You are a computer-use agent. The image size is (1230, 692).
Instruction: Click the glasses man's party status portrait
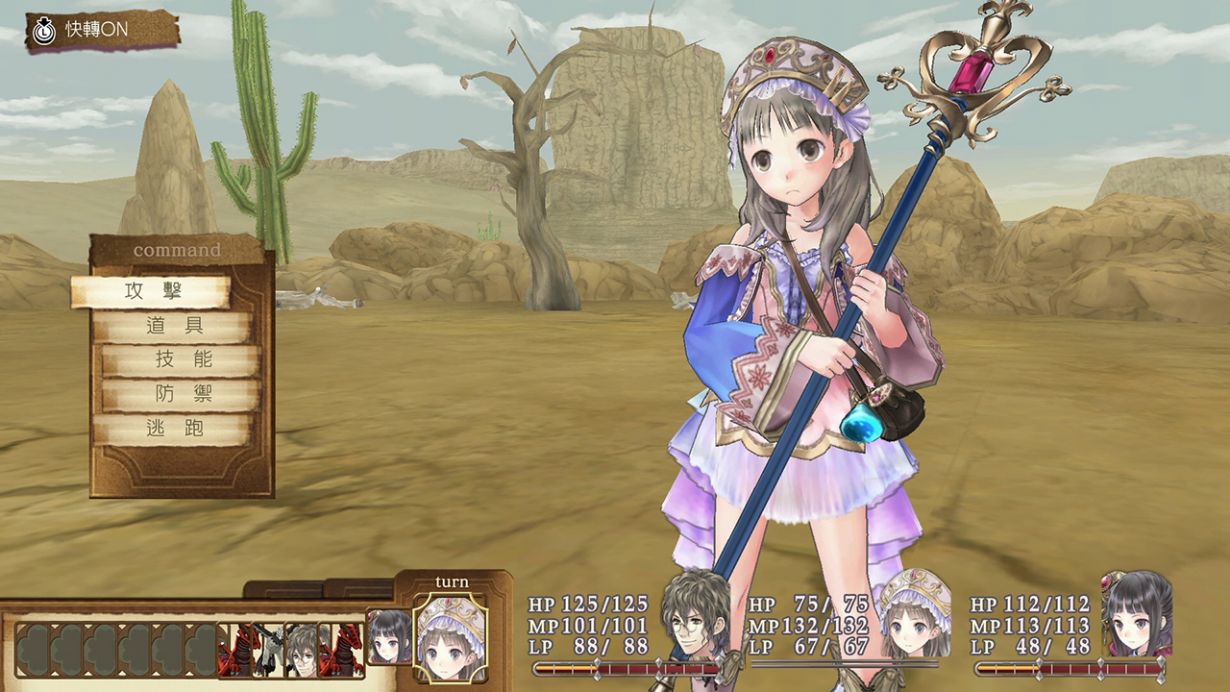pos(695,613)
